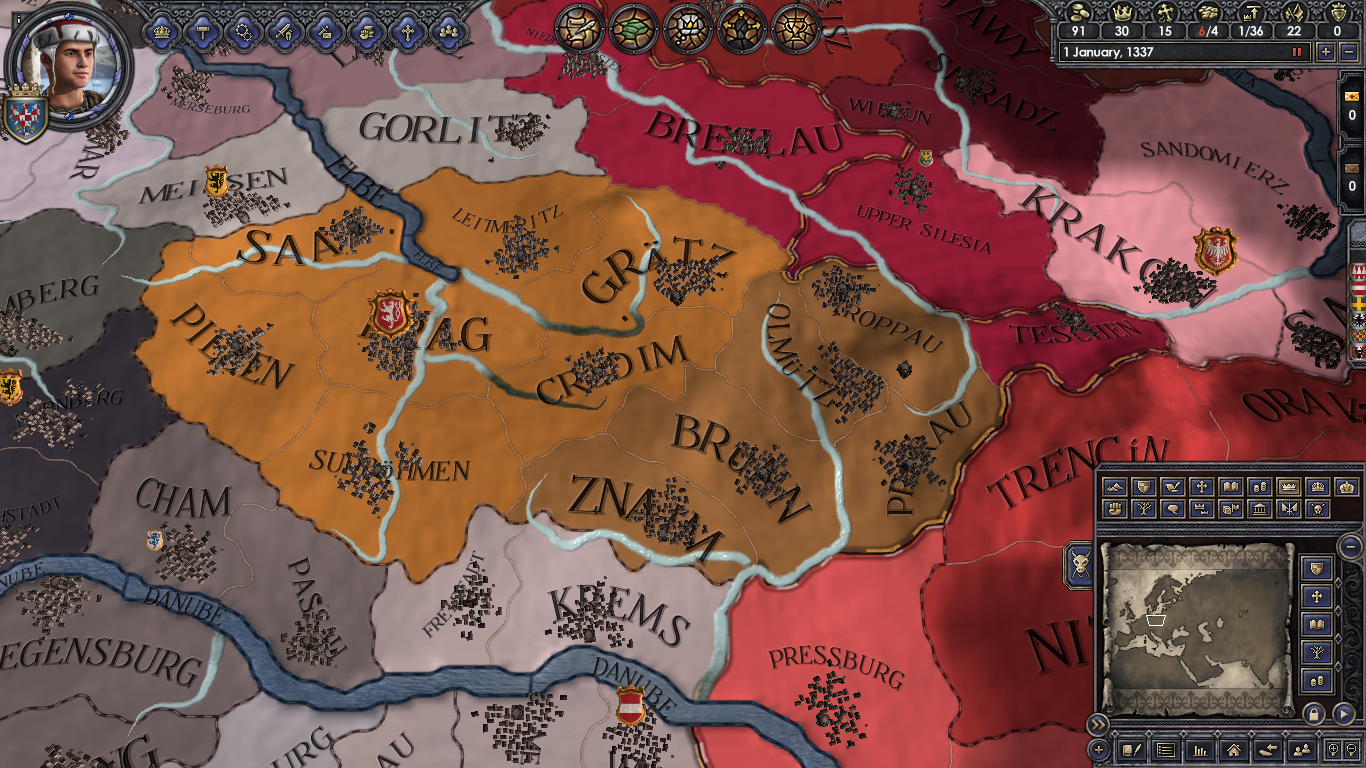Expand the side panel using the double-arrow chevron

coord(1098,724)
